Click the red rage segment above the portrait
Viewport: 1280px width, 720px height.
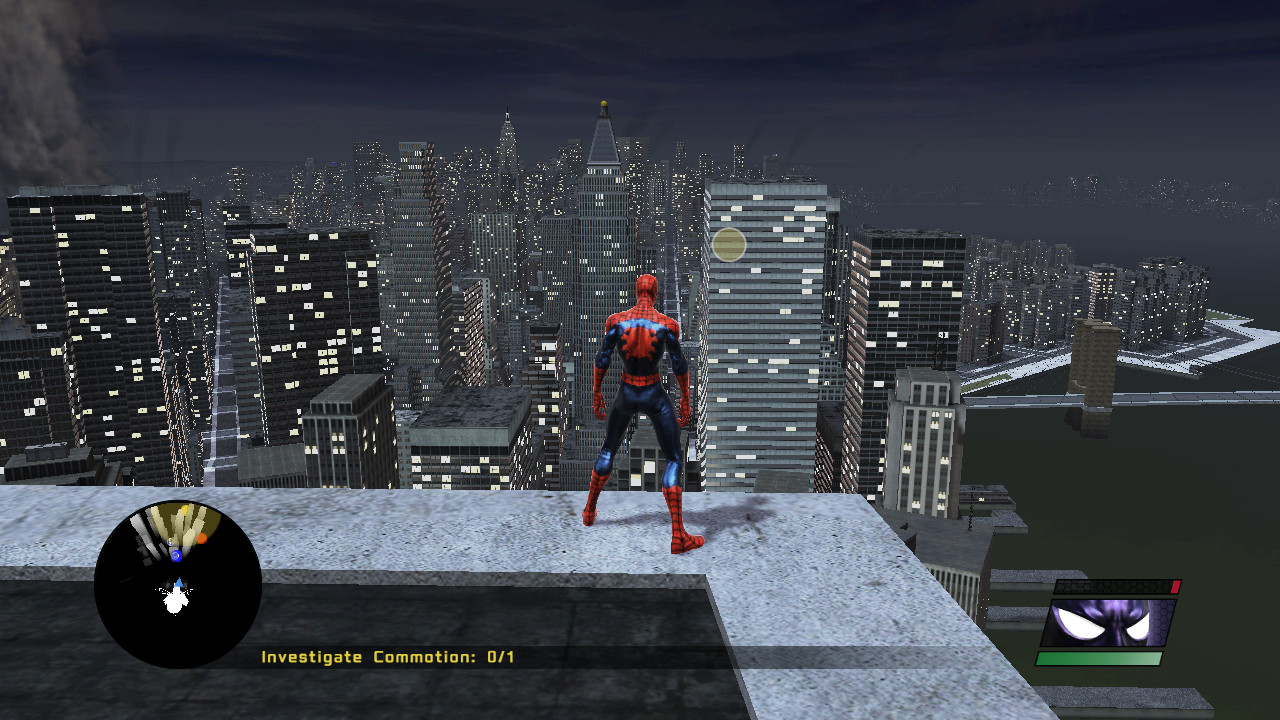(1175, 587)
